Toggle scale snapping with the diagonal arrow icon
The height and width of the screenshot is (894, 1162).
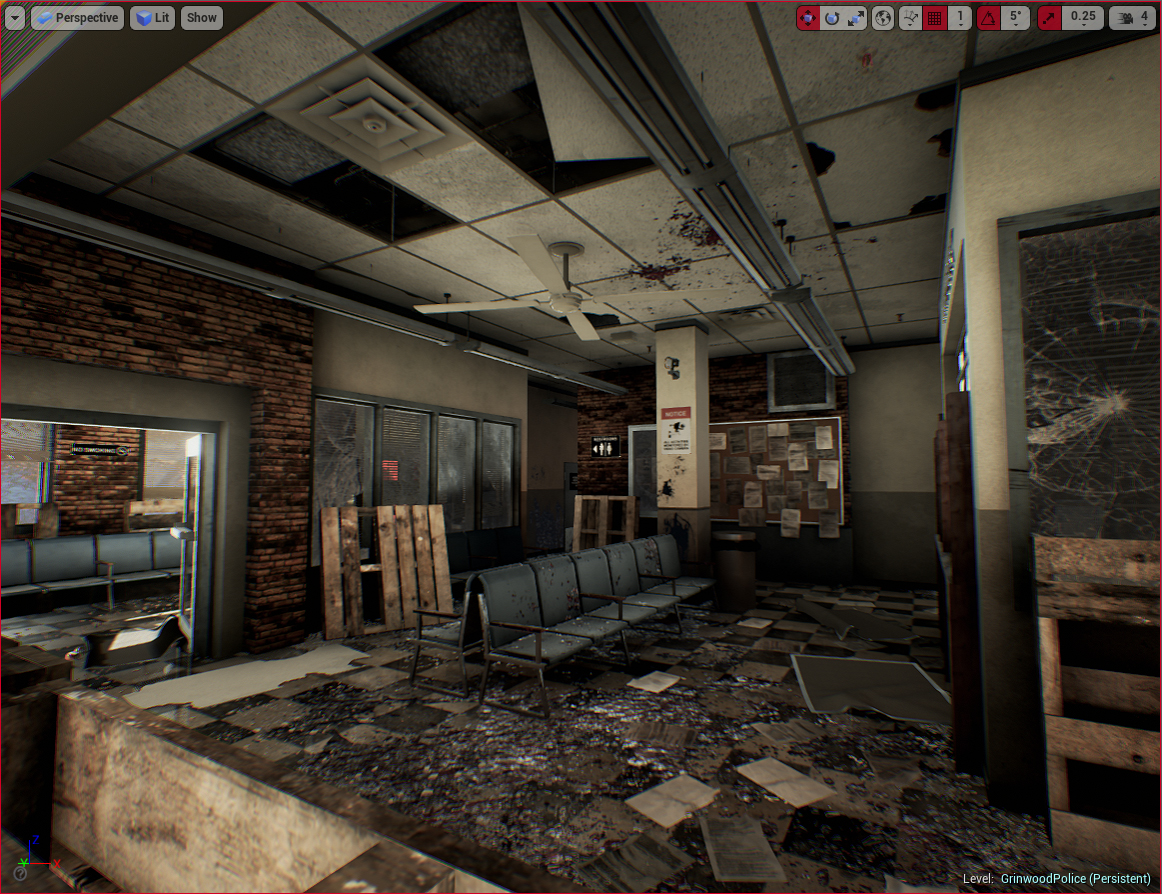pos(1049,17)
